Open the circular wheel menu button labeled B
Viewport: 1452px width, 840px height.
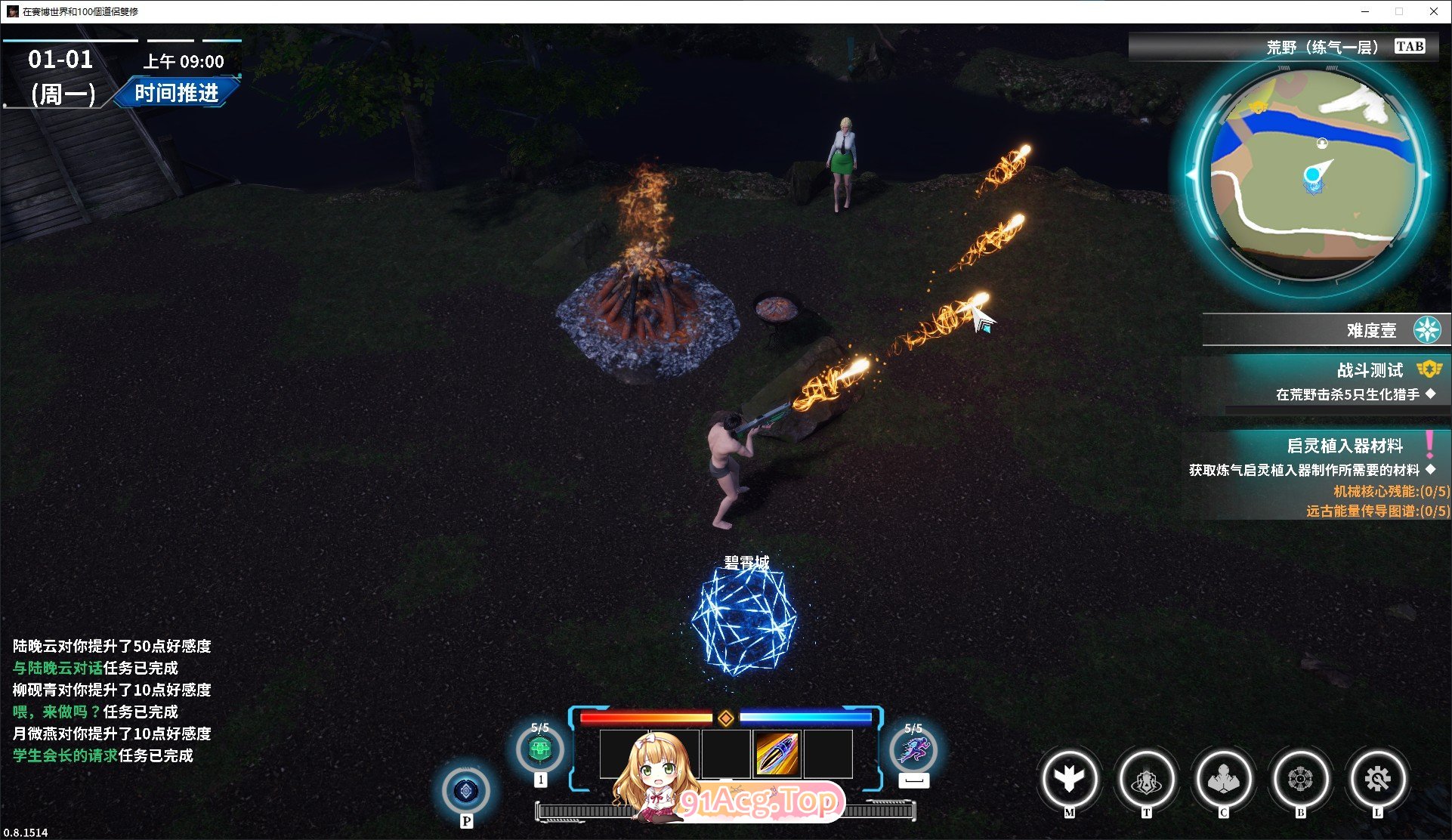pos(1300,779)
